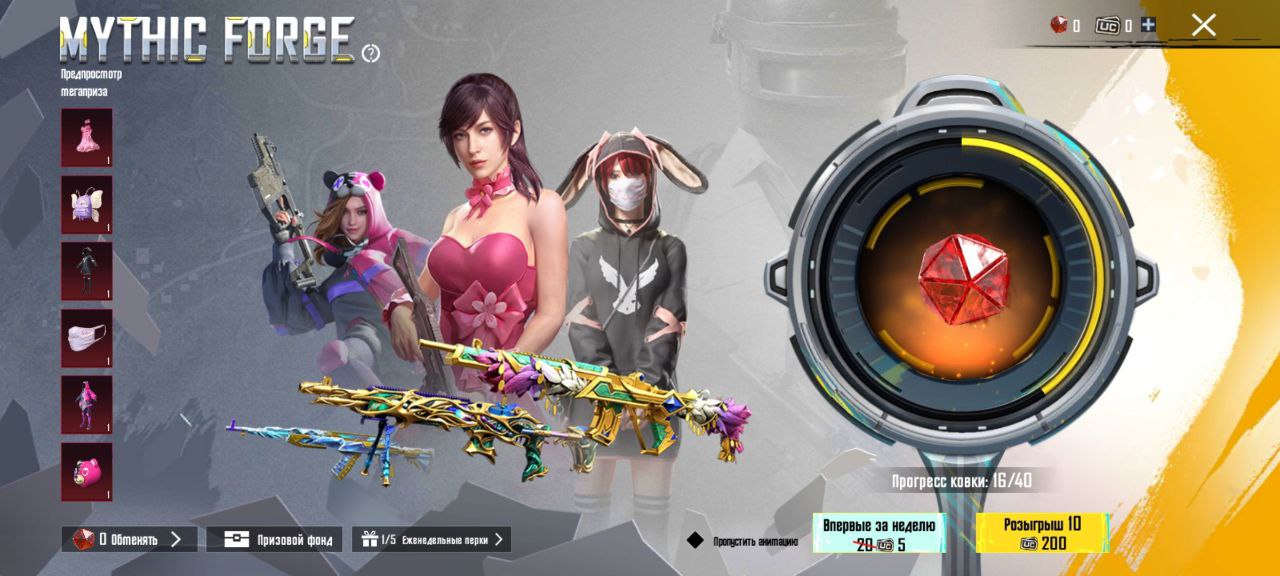1280x576 pixels.
Task: Choose Розыгрыш 10 for 200 UC
Action: click(1042, 534)
